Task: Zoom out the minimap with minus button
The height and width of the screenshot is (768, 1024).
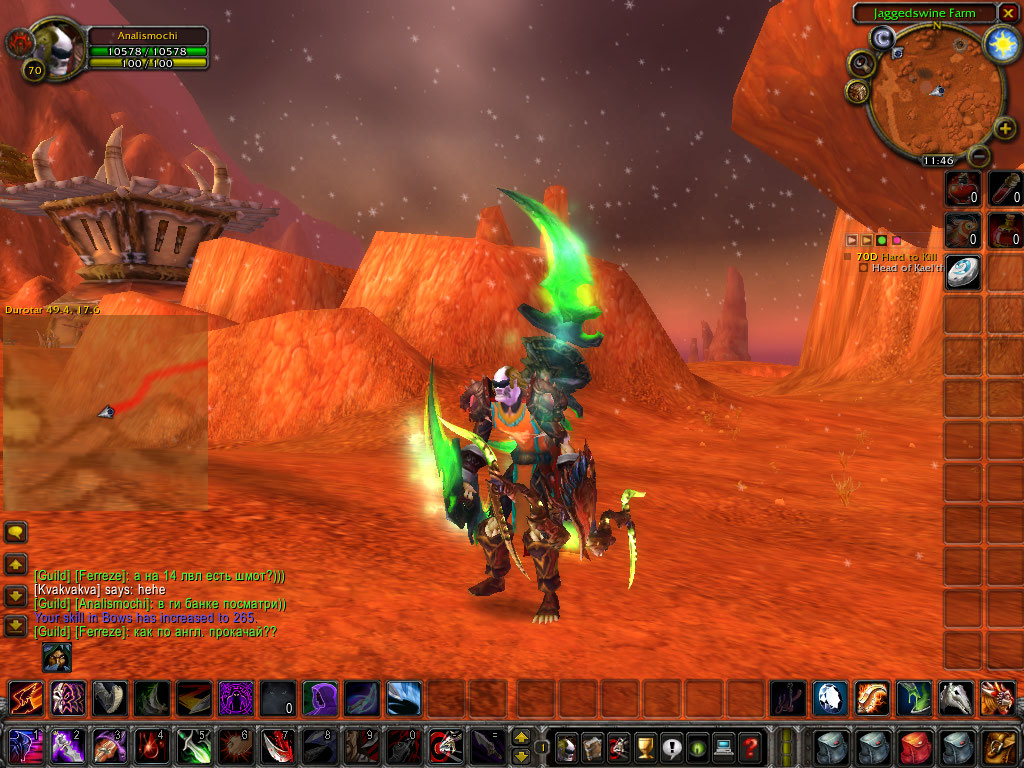Action: pos(979,156)
